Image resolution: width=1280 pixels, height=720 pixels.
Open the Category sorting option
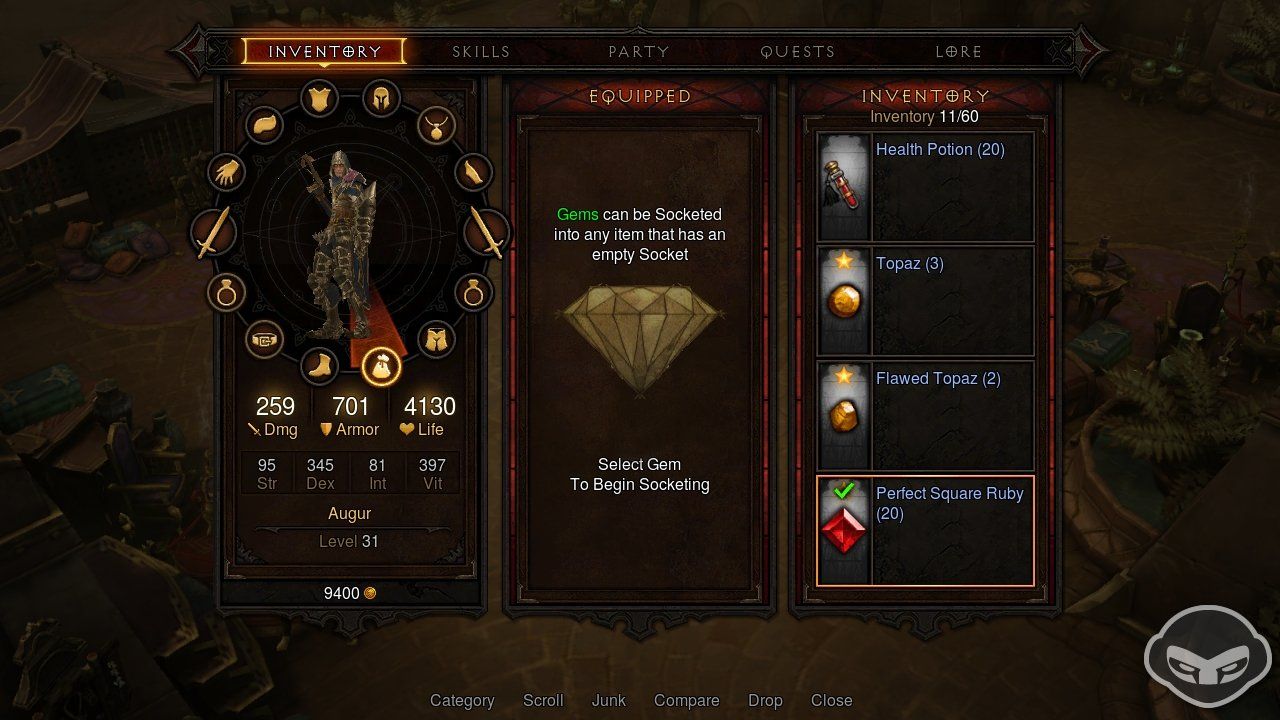[x=462, y=700]
